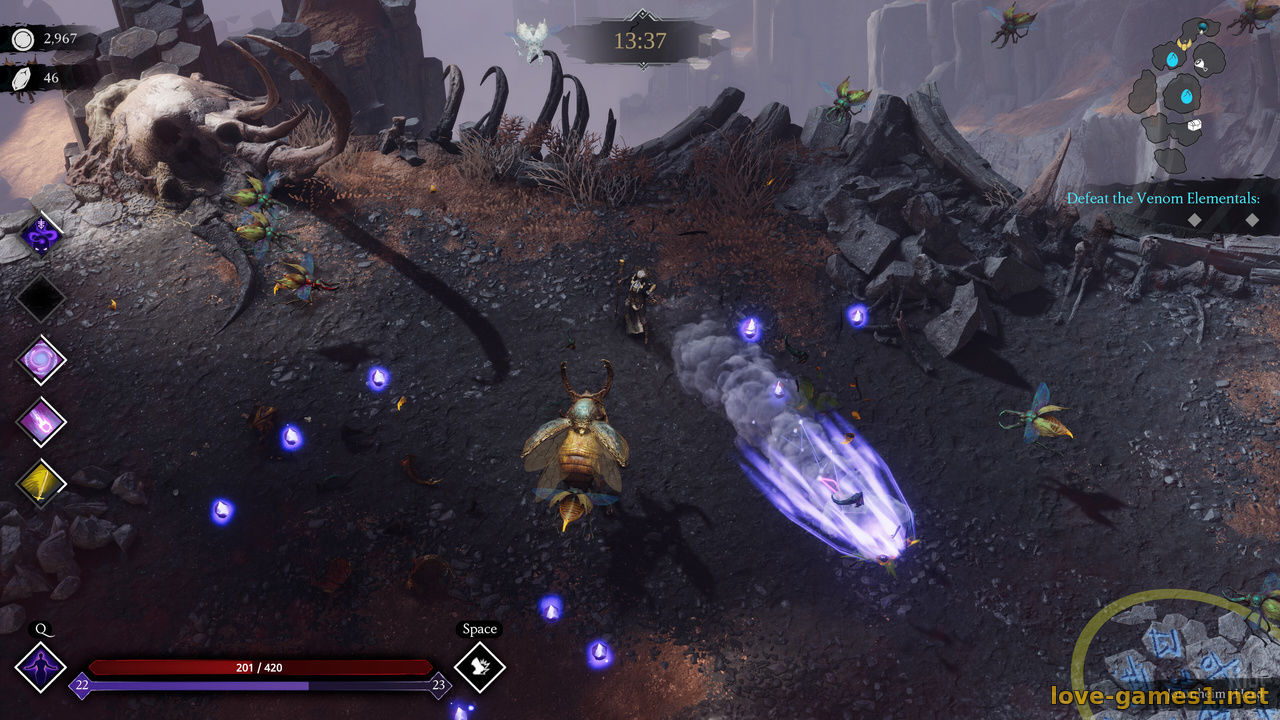Click the white chest marker on minimap
Image resolution: width=1280 pixels, height=720 pixels.
1193,125
